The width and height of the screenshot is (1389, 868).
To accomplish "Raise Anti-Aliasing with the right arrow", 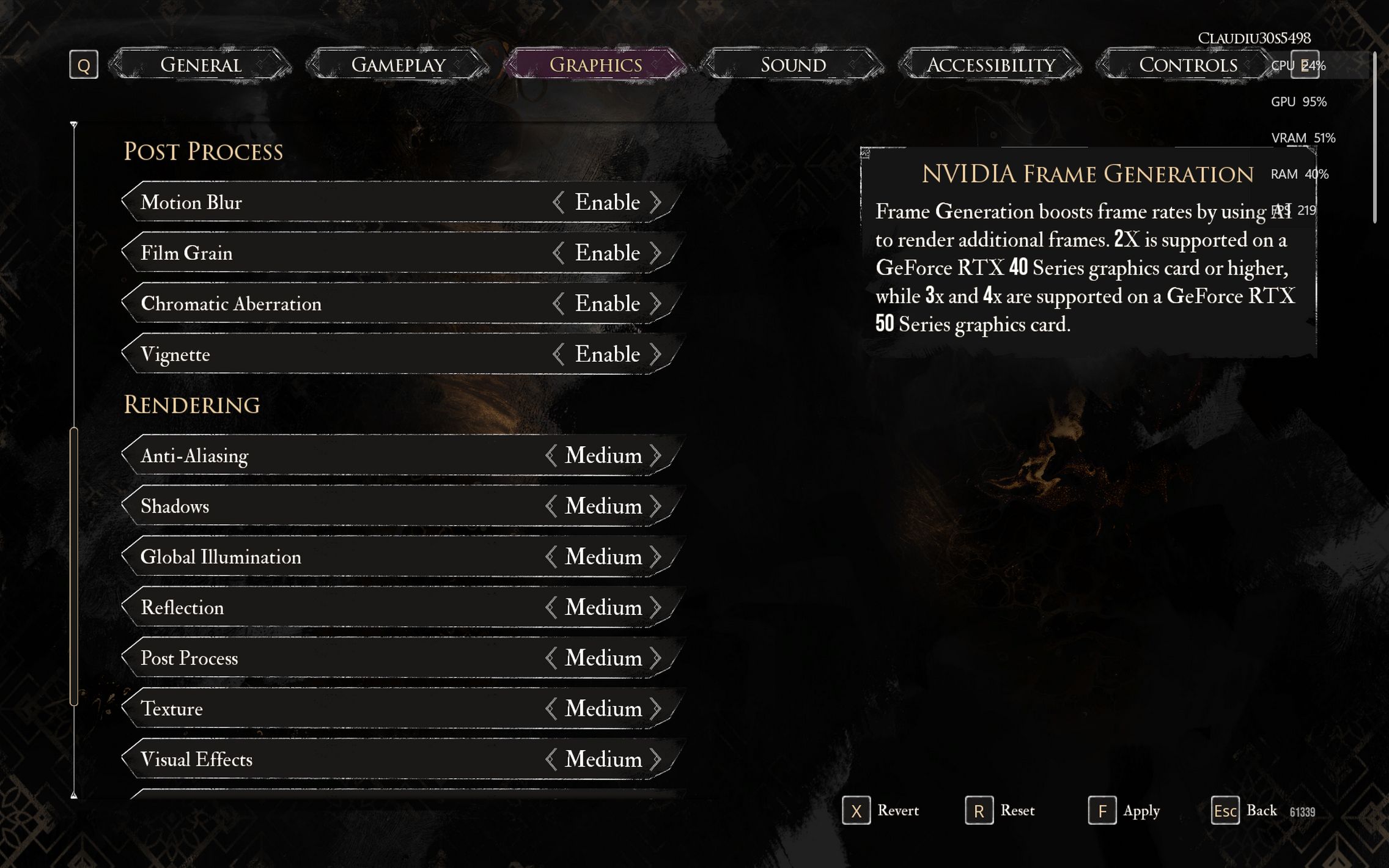I will [656, 455].
